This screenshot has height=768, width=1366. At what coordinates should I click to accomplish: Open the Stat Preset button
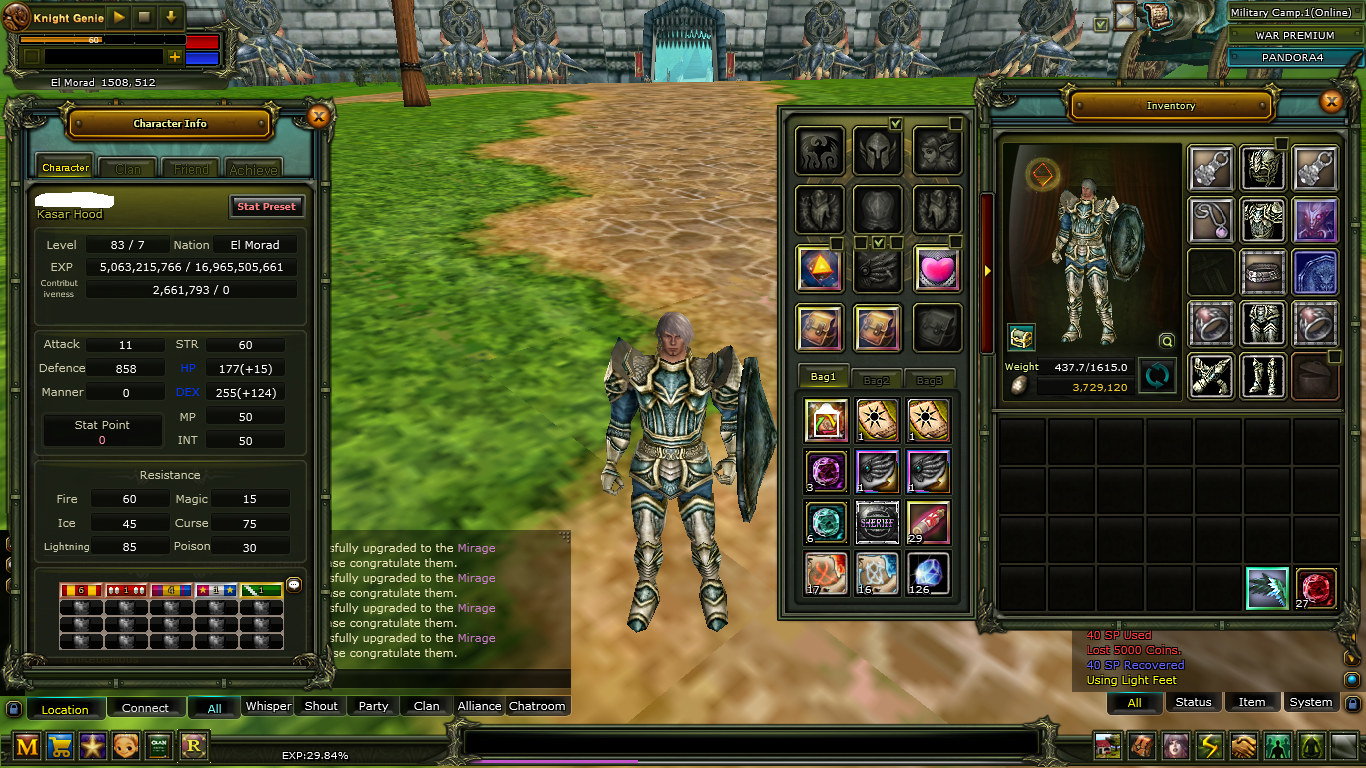click(266, 206)
